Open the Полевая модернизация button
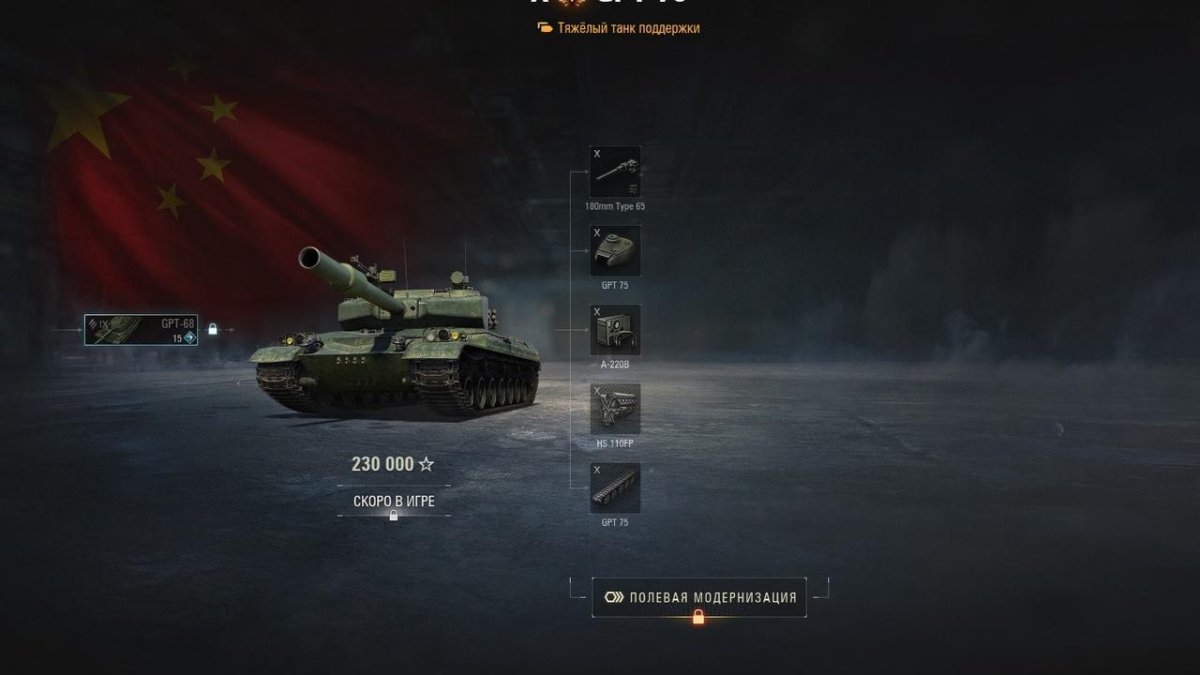 [x=699, y=597]
